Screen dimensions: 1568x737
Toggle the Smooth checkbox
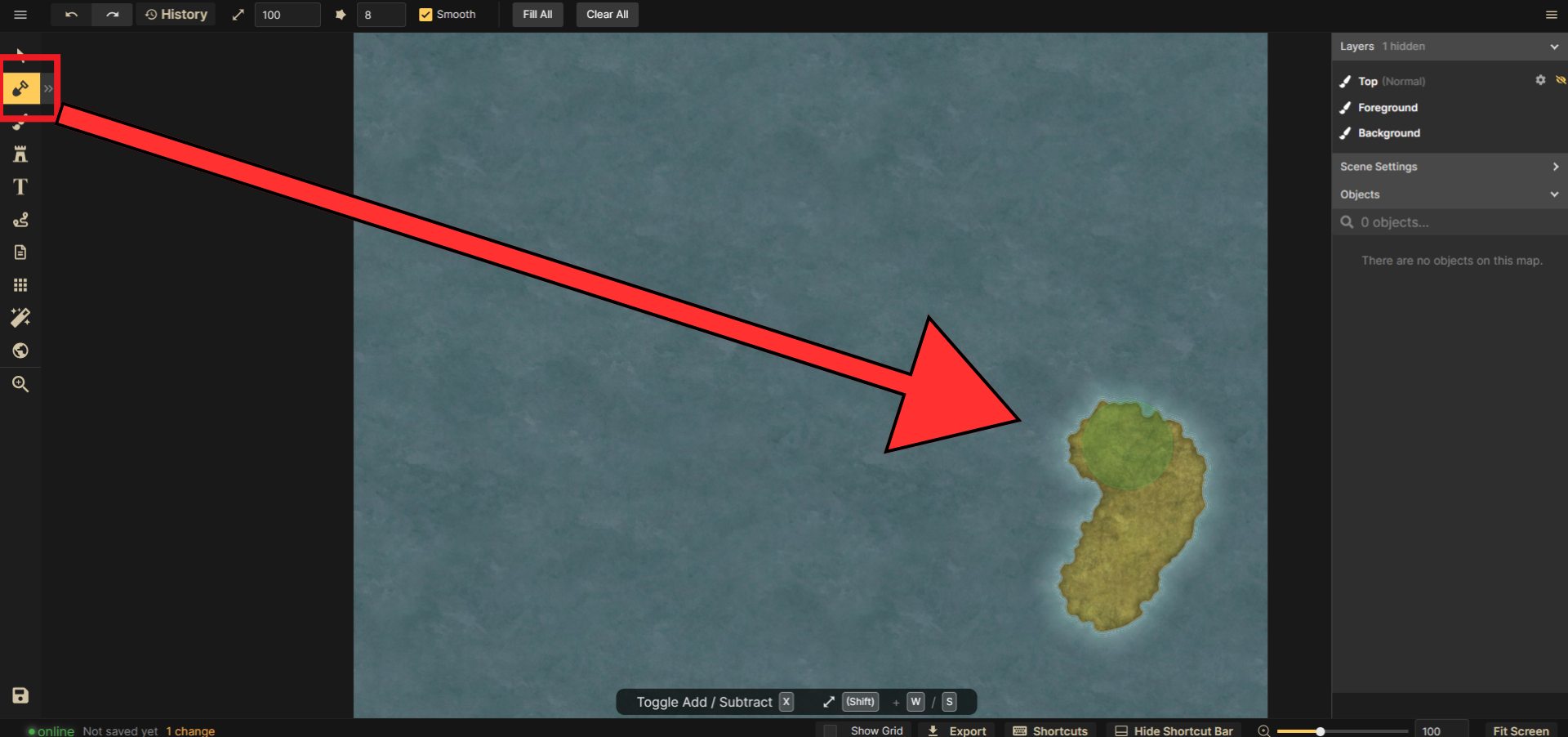point(425,15)
